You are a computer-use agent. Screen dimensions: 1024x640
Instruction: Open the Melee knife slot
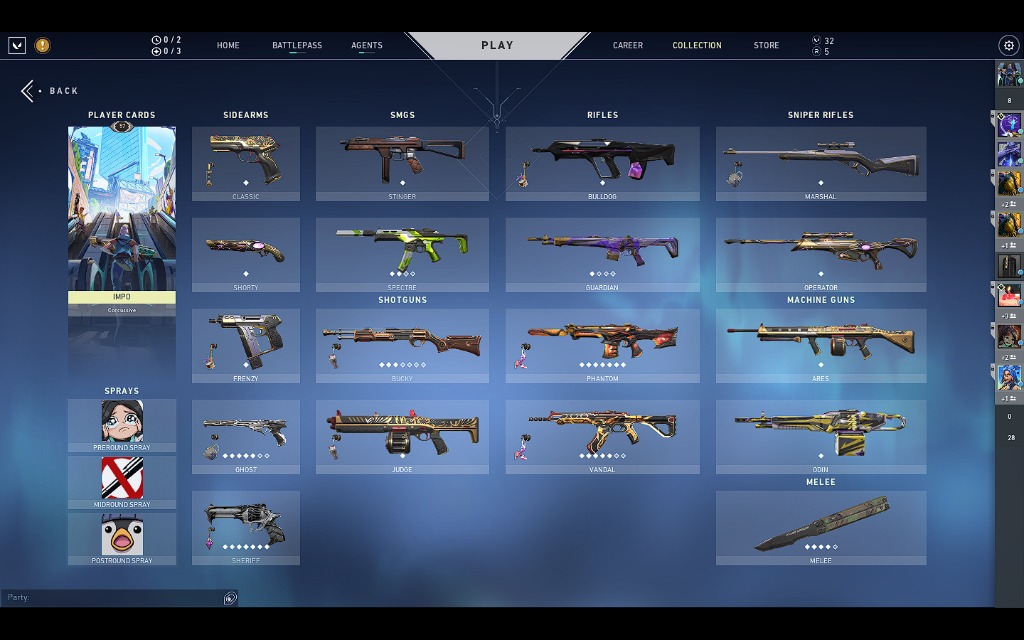[x=820, y=527]
